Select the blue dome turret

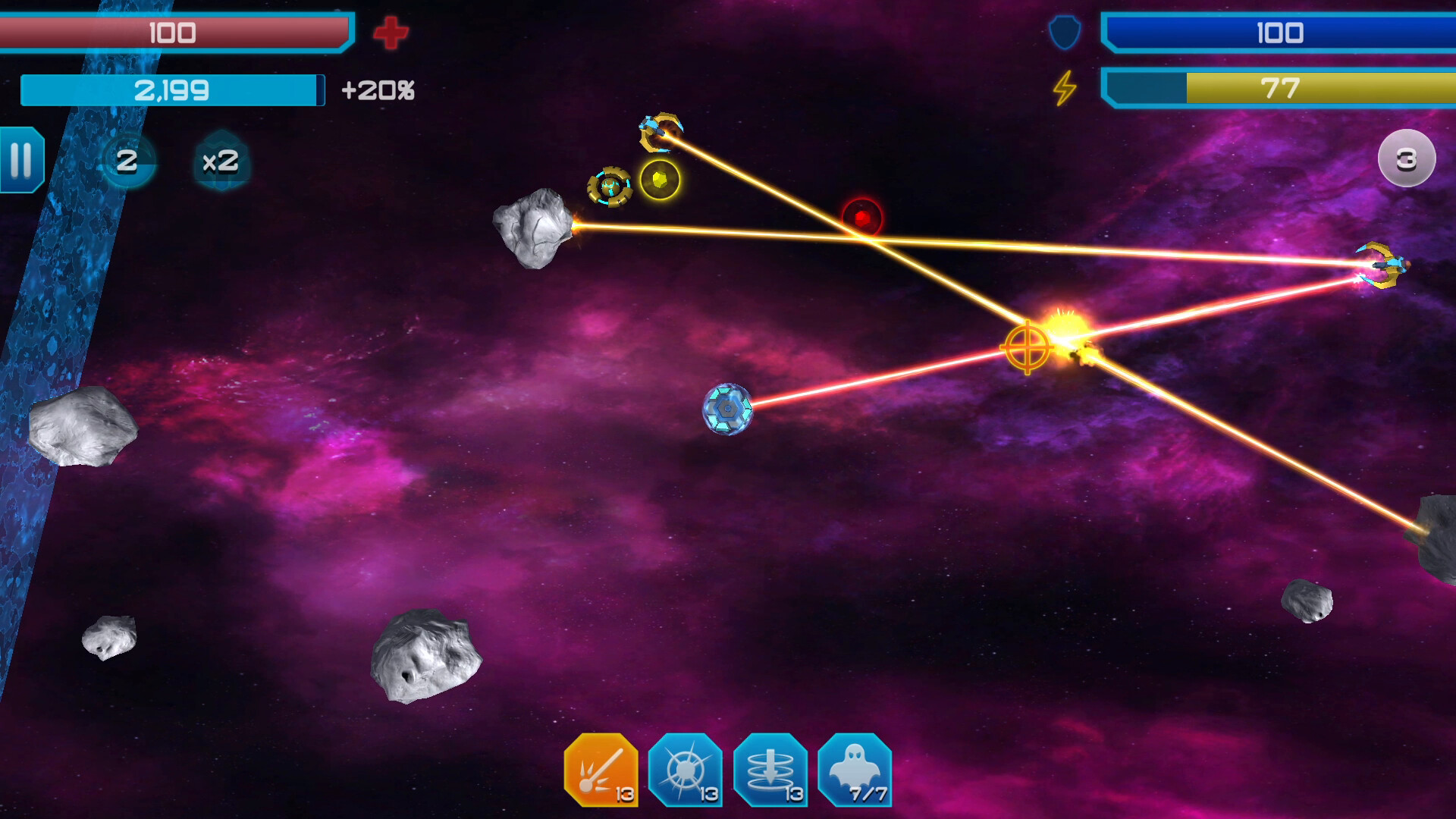point(730,407)
